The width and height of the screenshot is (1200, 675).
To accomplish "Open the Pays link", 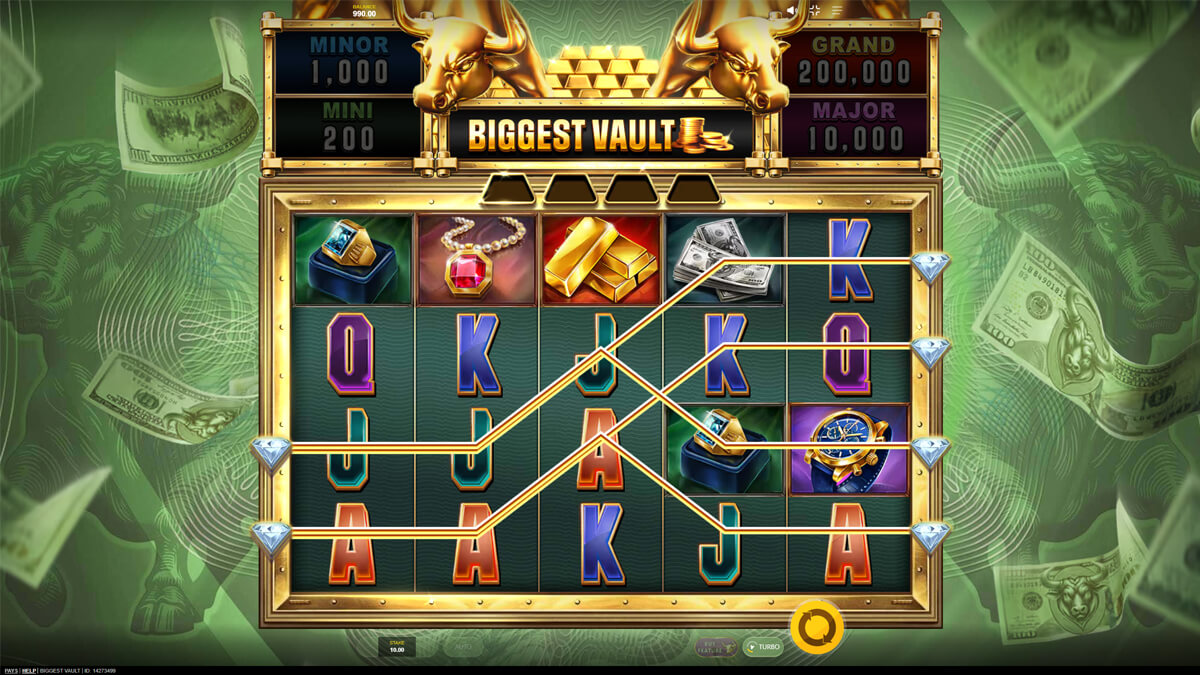I will (9, 670).
